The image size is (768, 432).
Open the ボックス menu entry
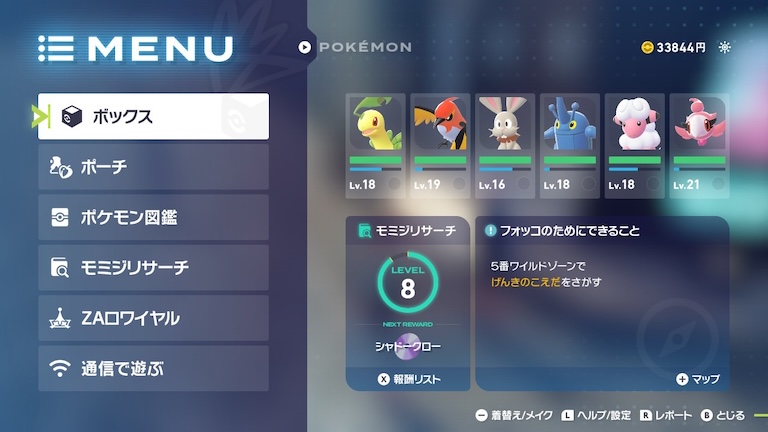click(x=153, y=117)
